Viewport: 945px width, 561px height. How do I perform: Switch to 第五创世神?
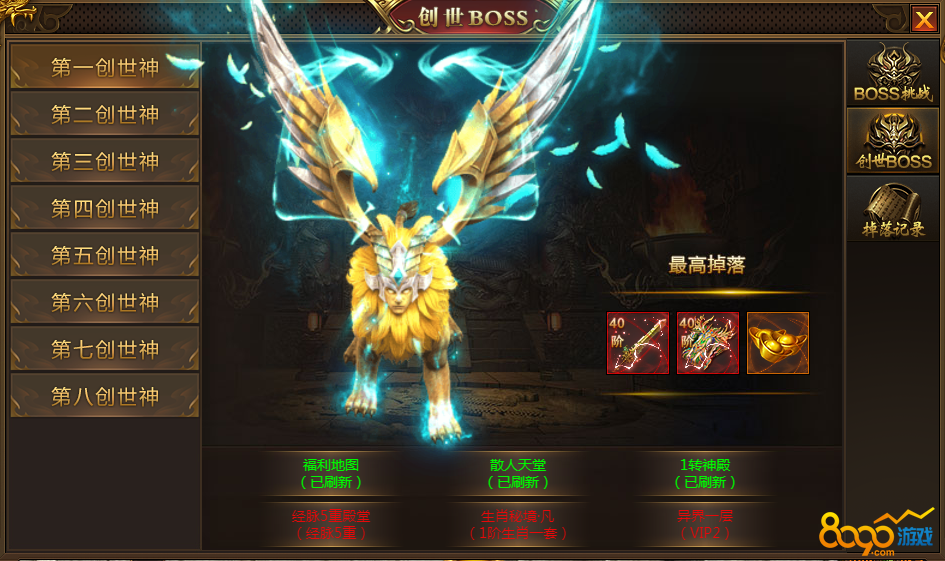105,256
